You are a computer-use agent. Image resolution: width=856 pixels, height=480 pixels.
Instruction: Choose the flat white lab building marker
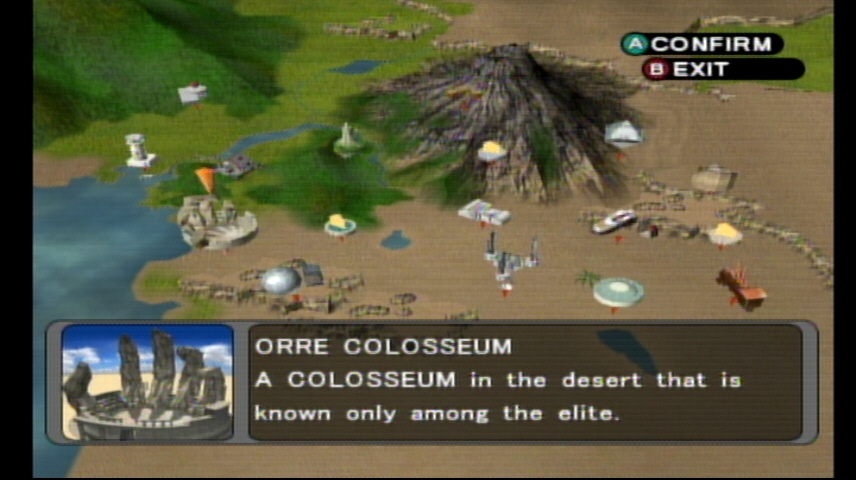point(484,212)
